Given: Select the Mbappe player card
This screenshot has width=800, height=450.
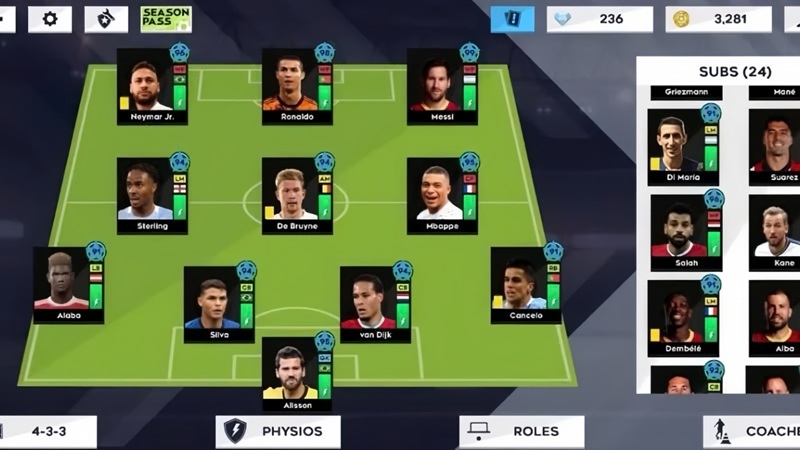Looking at the screenshot, I should click(442, 195).
